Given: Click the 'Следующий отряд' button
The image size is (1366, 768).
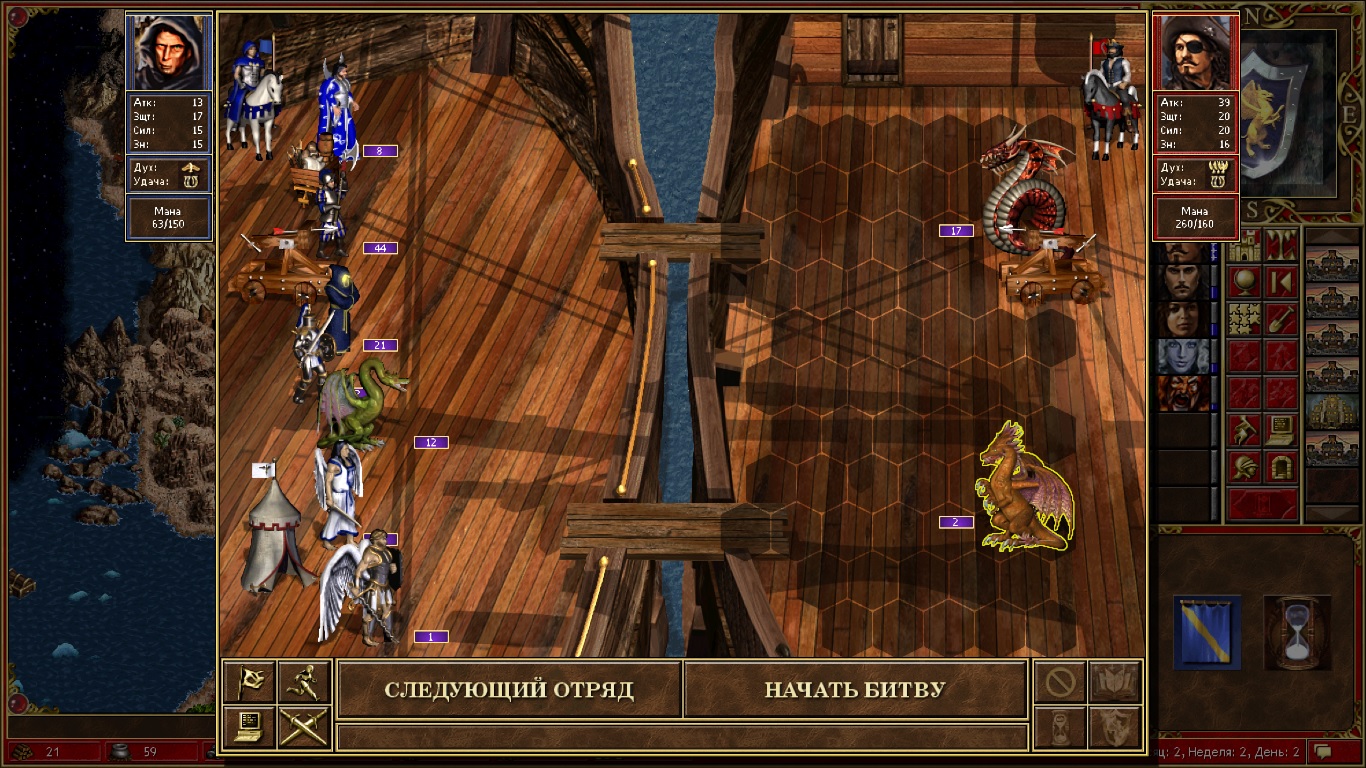Looking at the screenshot, I should click(509, 690).
